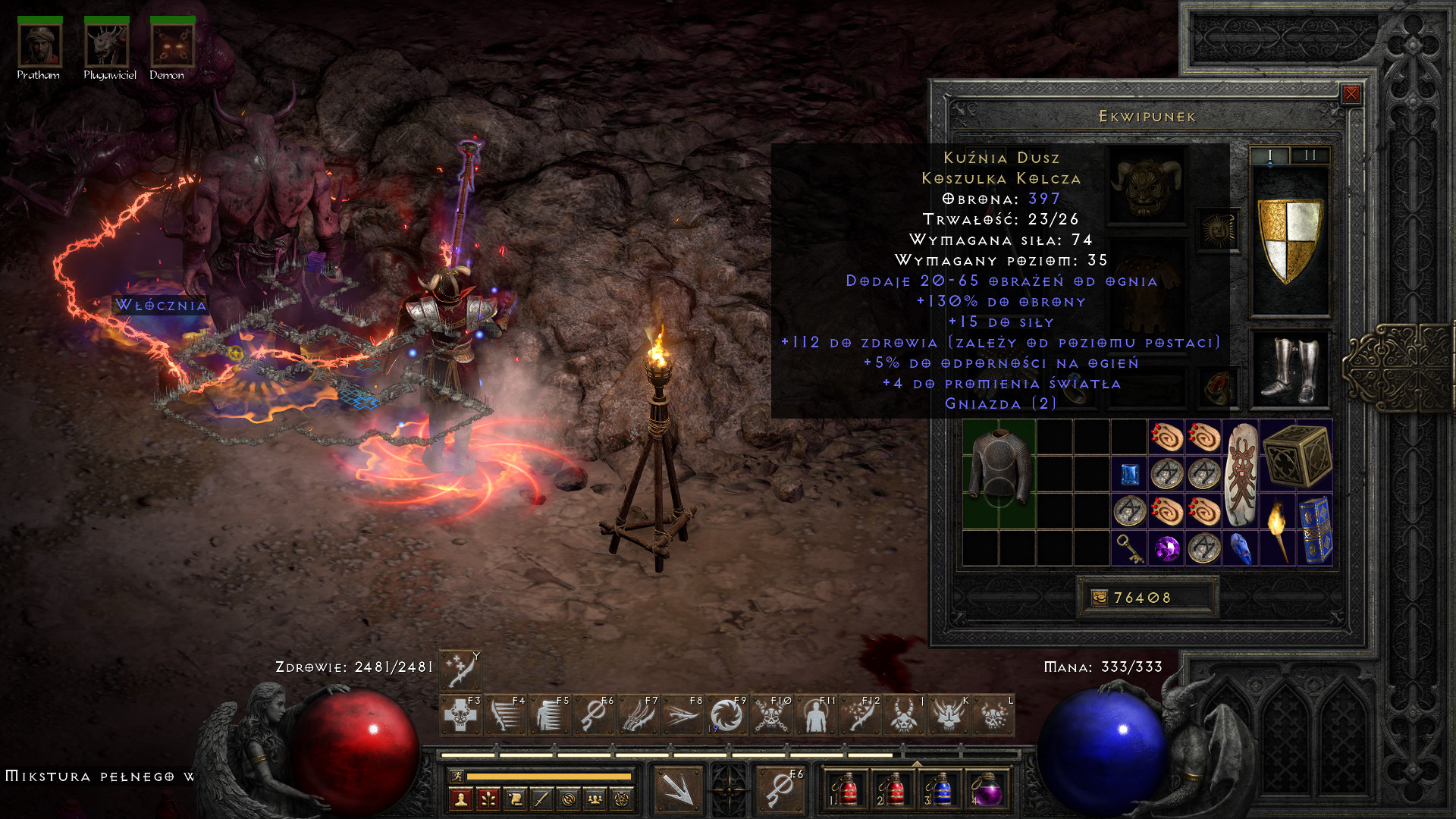
Task: Pick up the square blue sapphire gem
Action: click(x=1130, y=475)
